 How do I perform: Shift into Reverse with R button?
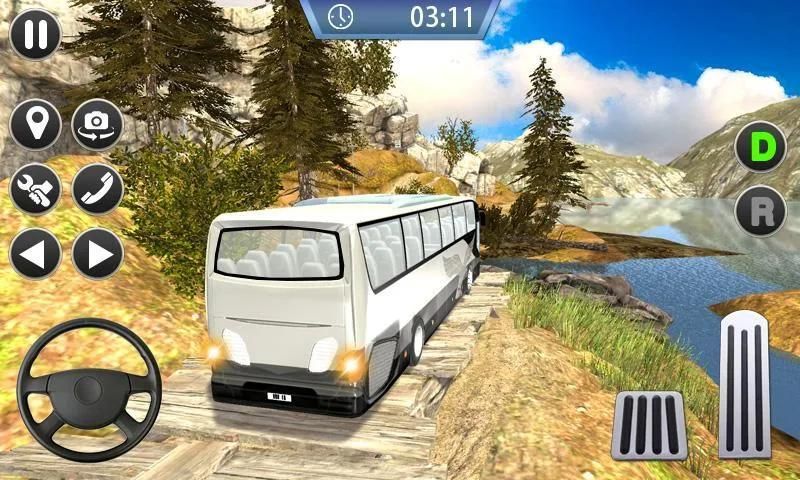click(x=760, y=211)
